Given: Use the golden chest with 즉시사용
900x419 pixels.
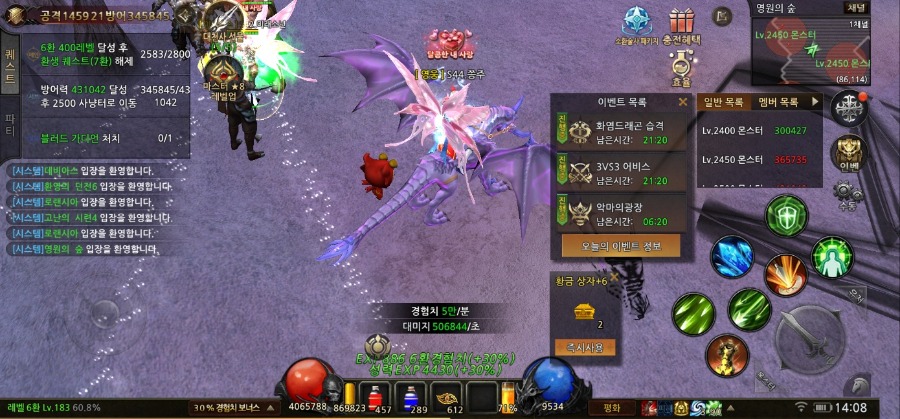Looking at the screenshot, I should click(585, 347).
